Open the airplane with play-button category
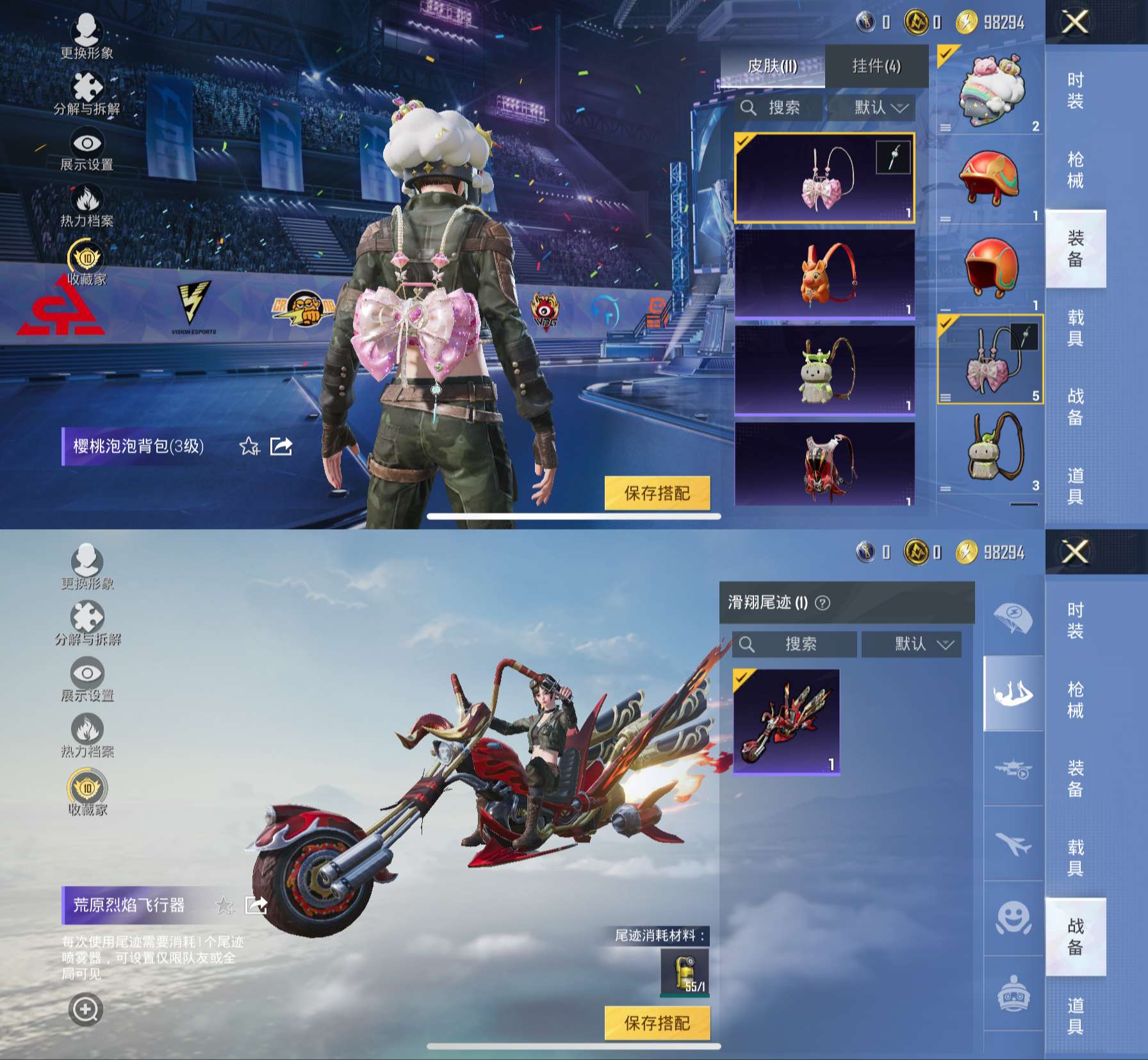The width and height of the screenshot is (1148, 1060). pos(1013,769)
